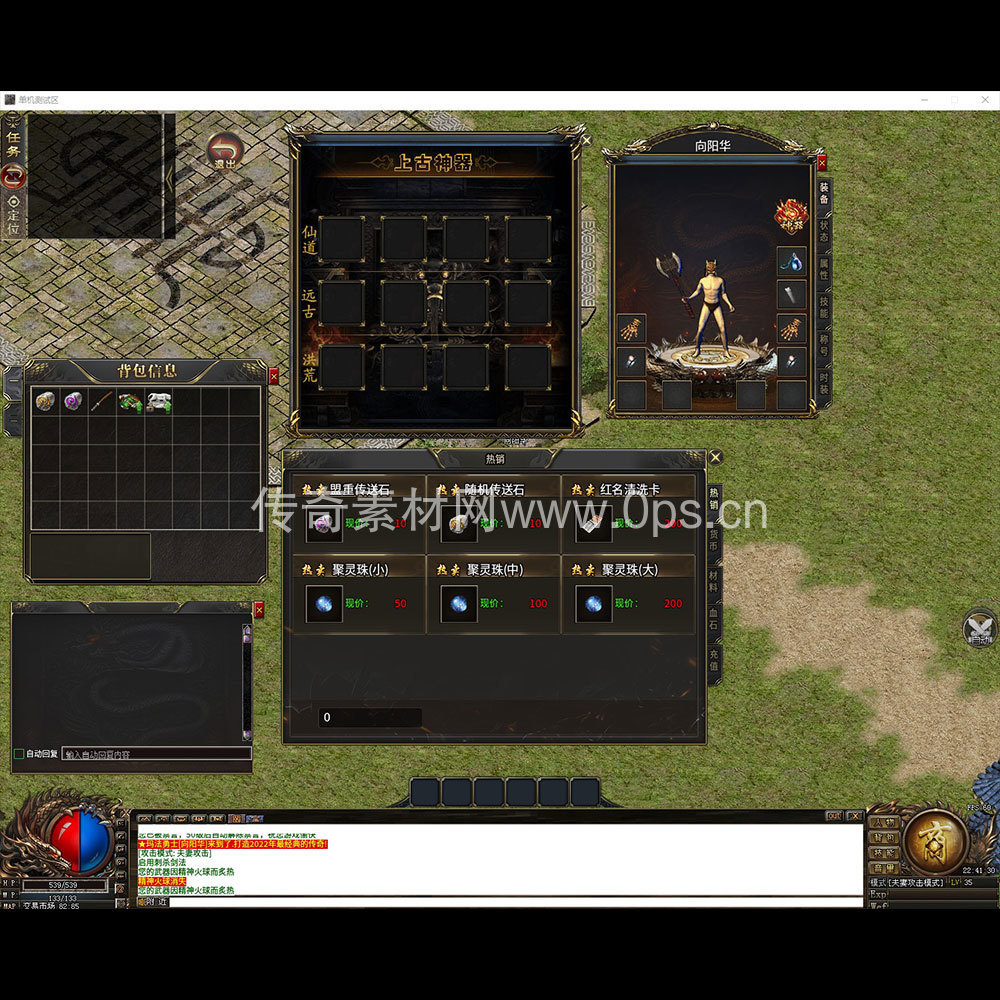The height and width of the screenshot is (1000, 1000).
Task: Select the blue necklace equipment slot
Action: click(792, 262)
